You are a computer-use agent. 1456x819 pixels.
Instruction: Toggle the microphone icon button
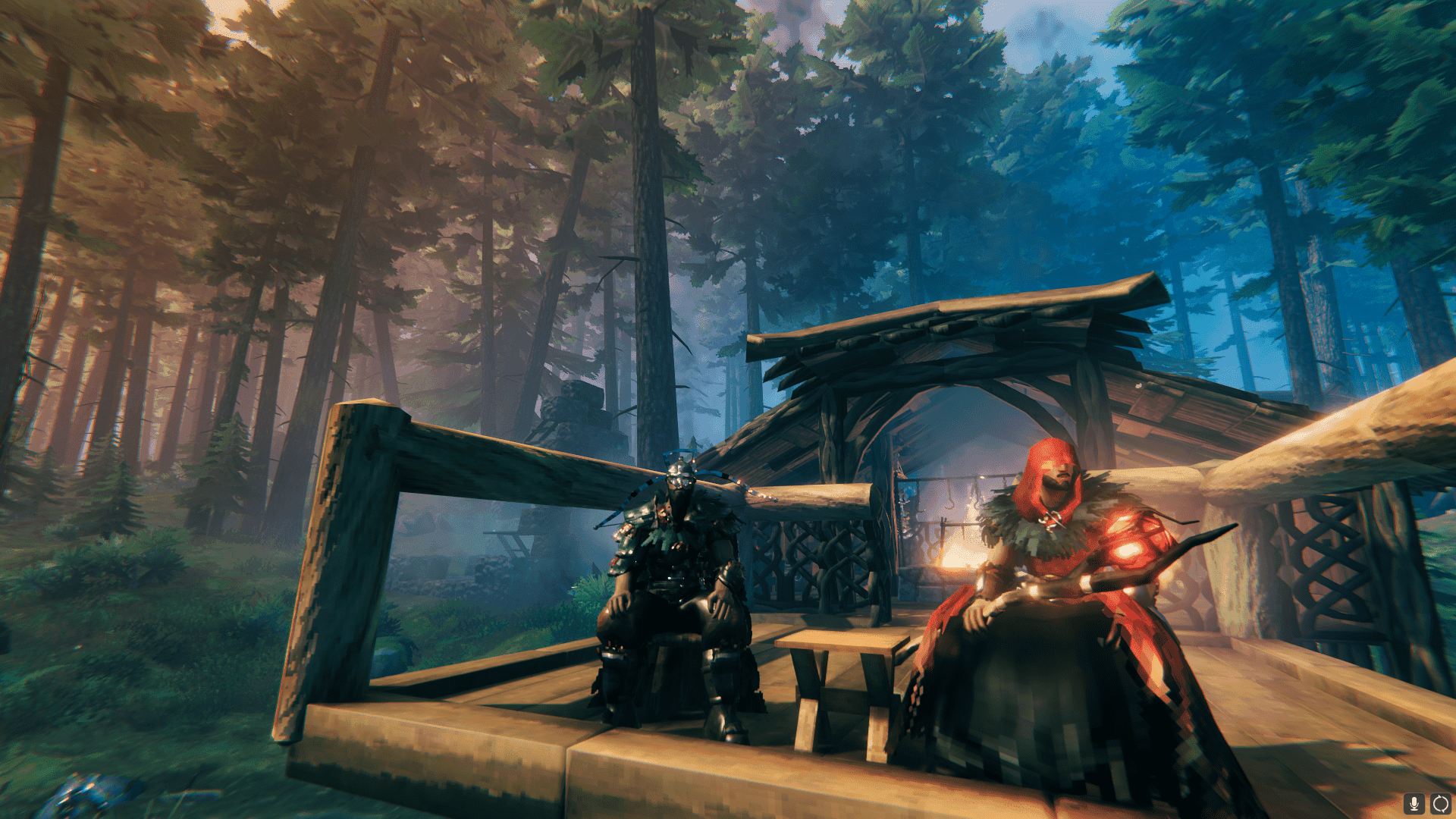point(1414,803)
